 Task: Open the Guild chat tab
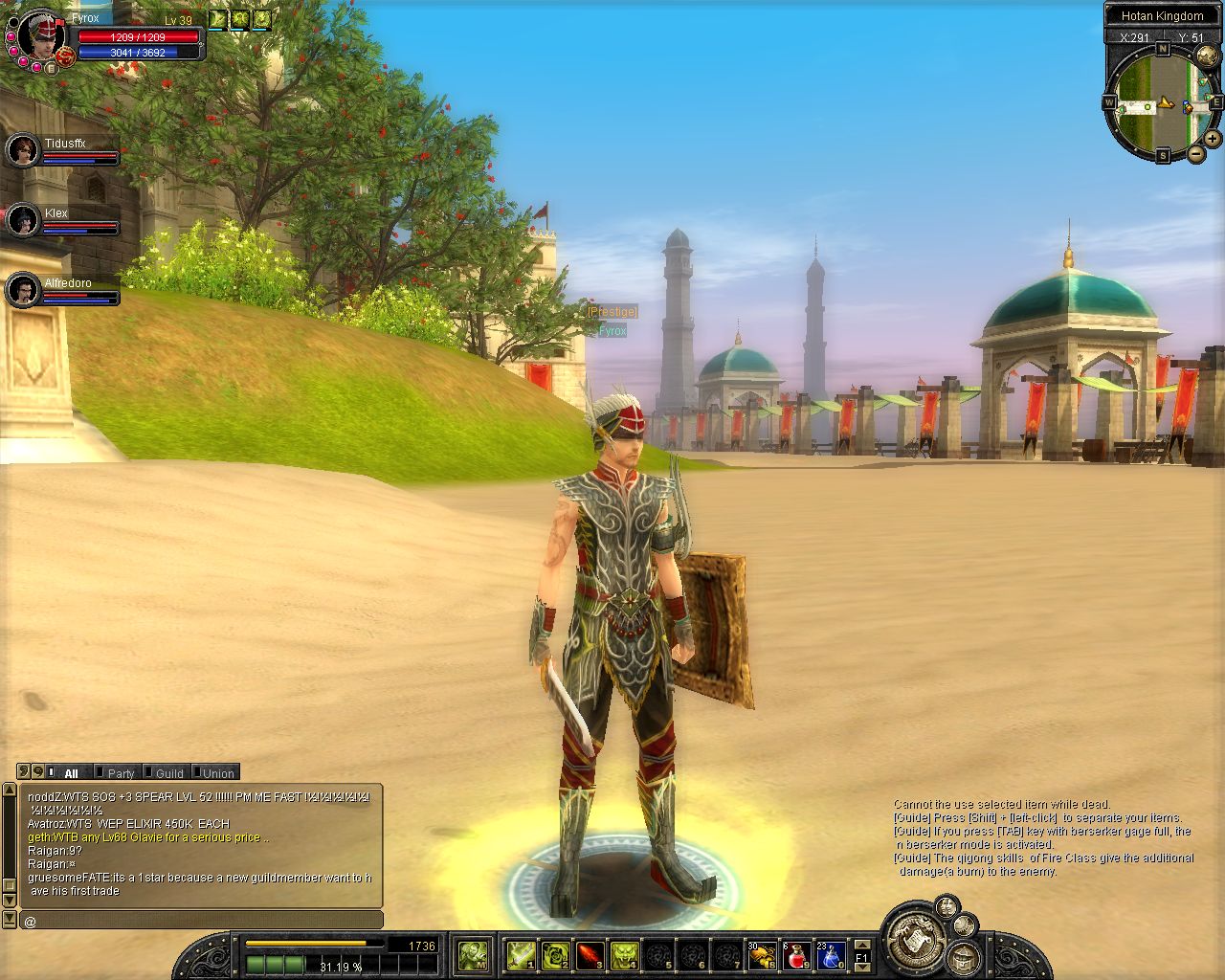coord(168,773)
